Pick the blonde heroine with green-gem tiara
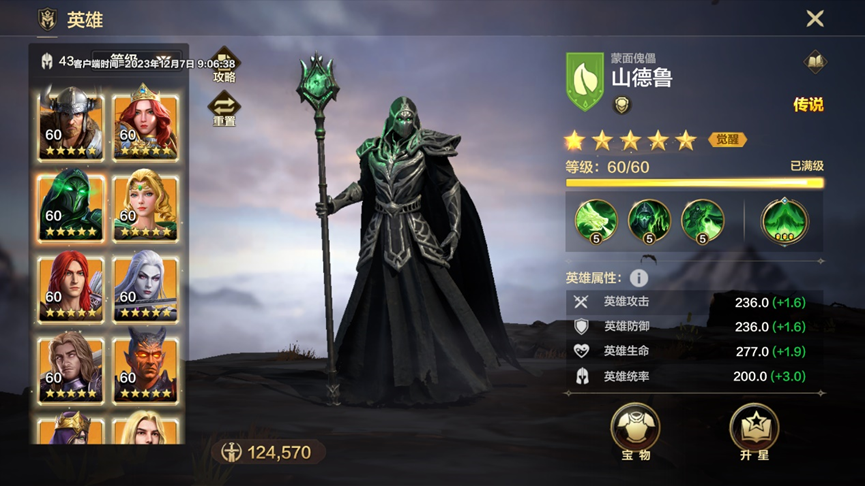Viewport: 865px width, 486px height. click(145, 205)
